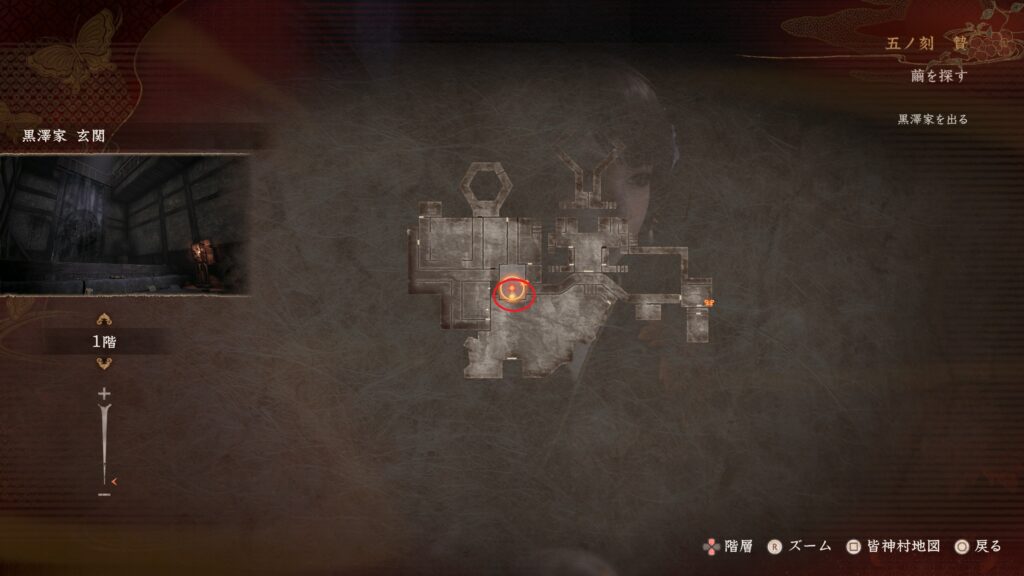Zoom out with the minus sign
Screen dimensions: 1024x576
click(x=103, y=493)
